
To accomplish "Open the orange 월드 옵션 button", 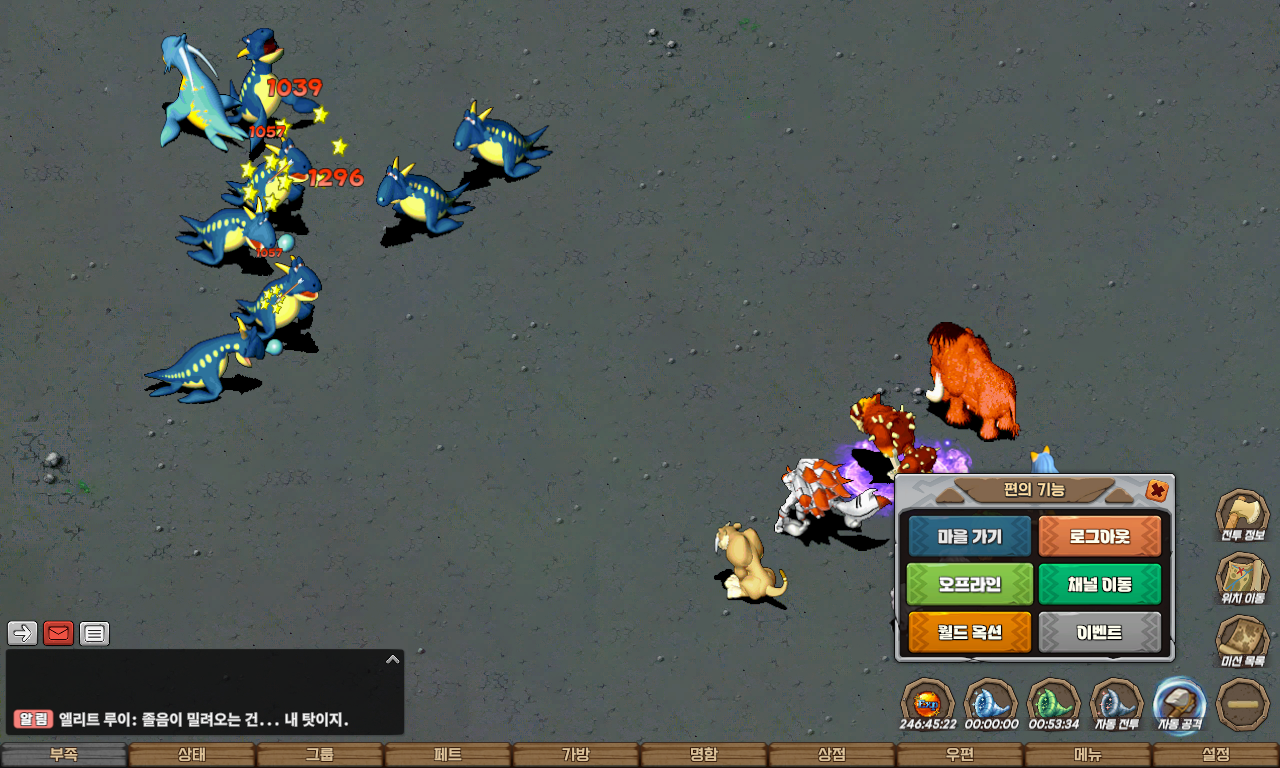I will [969, 632].
